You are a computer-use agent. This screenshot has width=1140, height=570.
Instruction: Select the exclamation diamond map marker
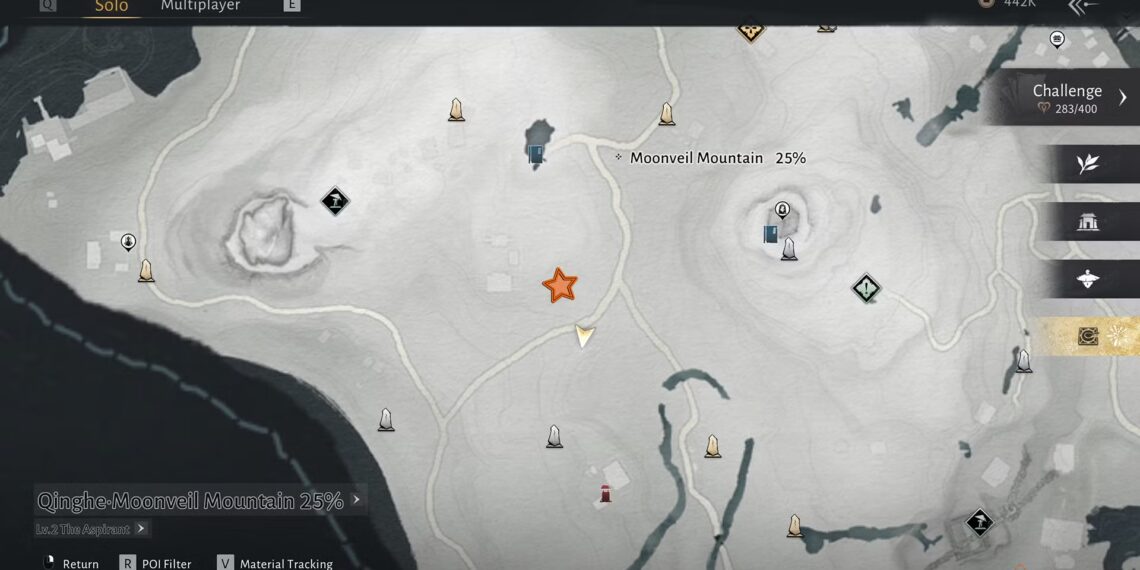point(866,289)
